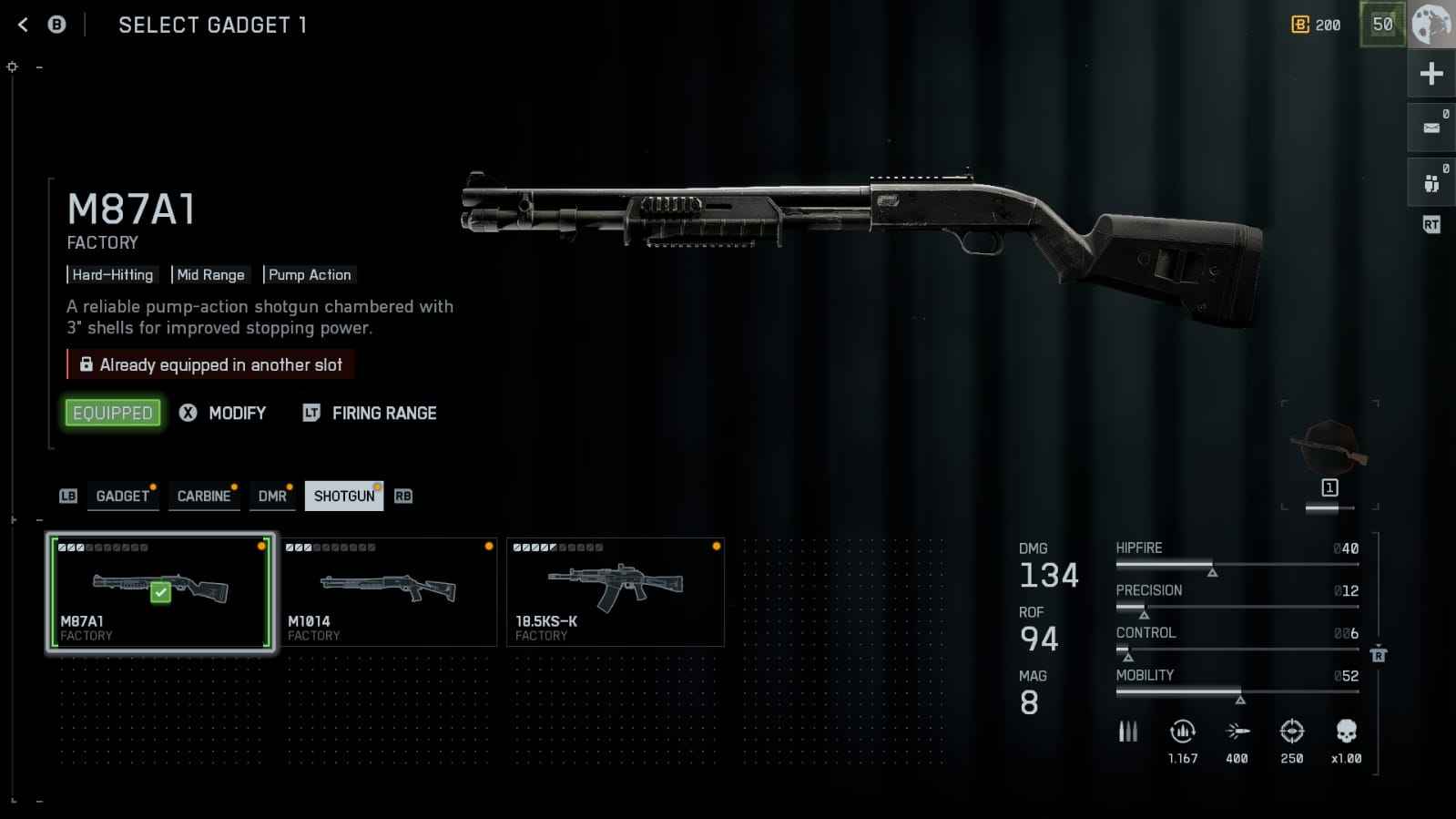Click the level 50 rank badge
1456x819 pixels.
(x=1382, y=25)
